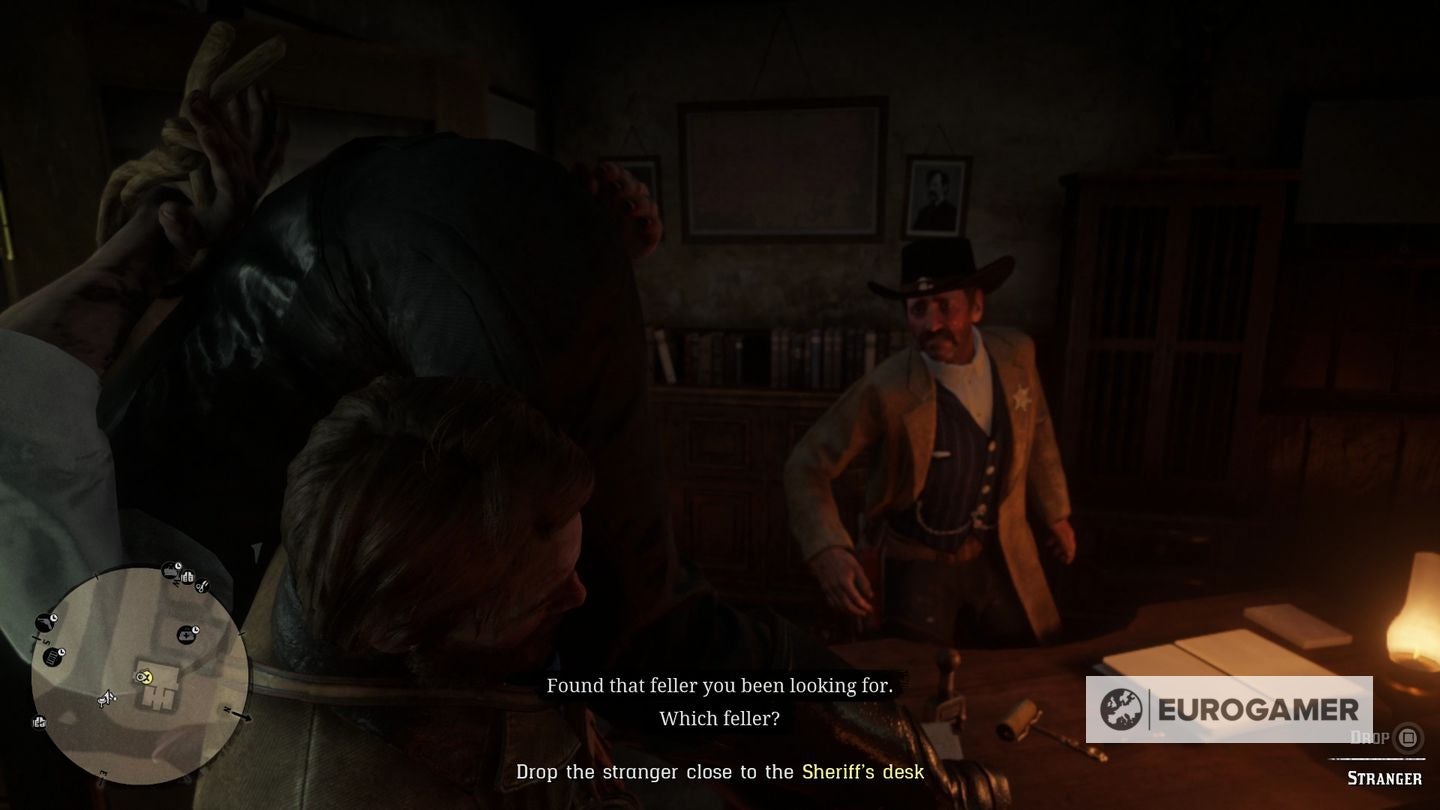Click the Found that feller subtitle text

coord(722,687)
